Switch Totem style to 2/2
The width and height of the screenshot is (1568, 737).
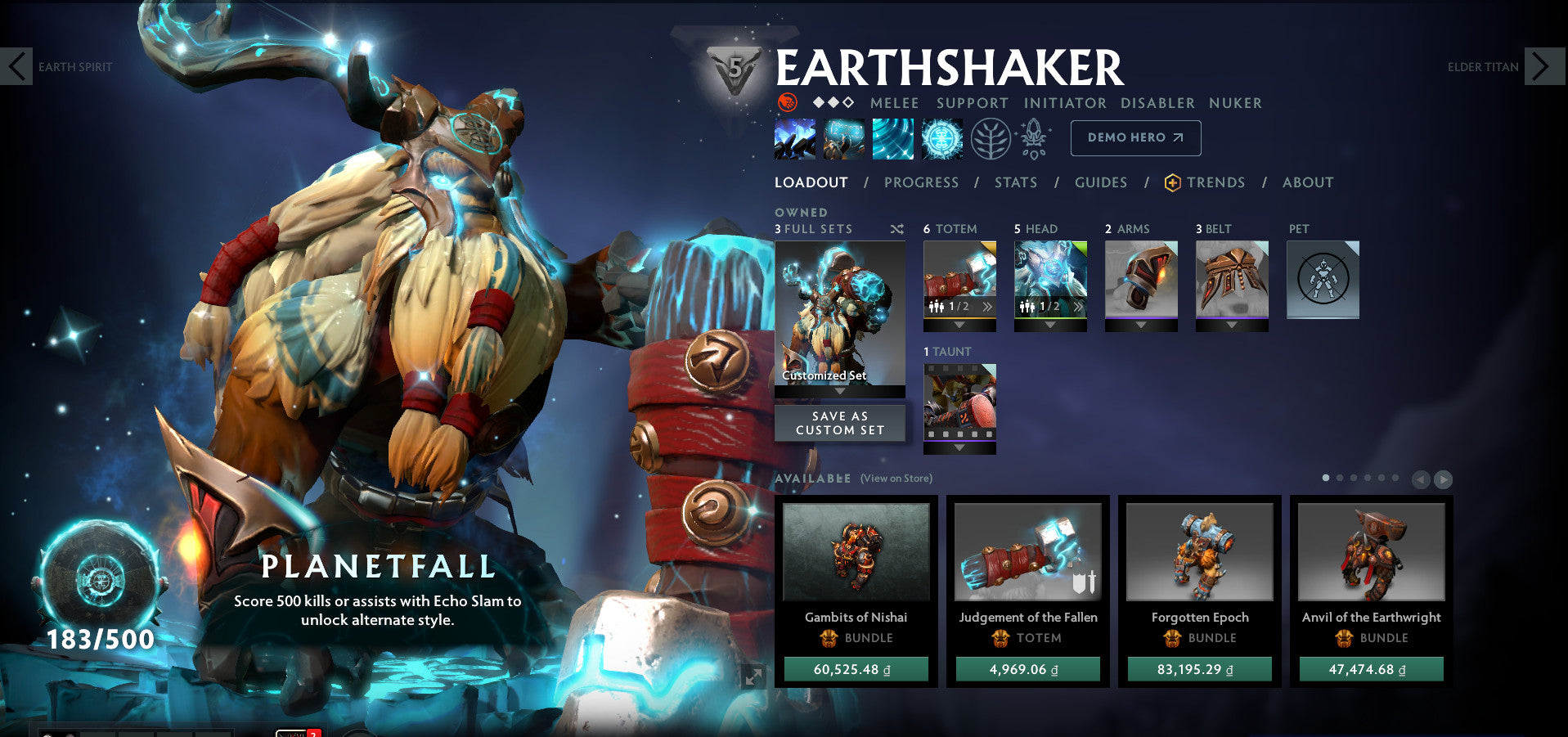tap(957, 308)
